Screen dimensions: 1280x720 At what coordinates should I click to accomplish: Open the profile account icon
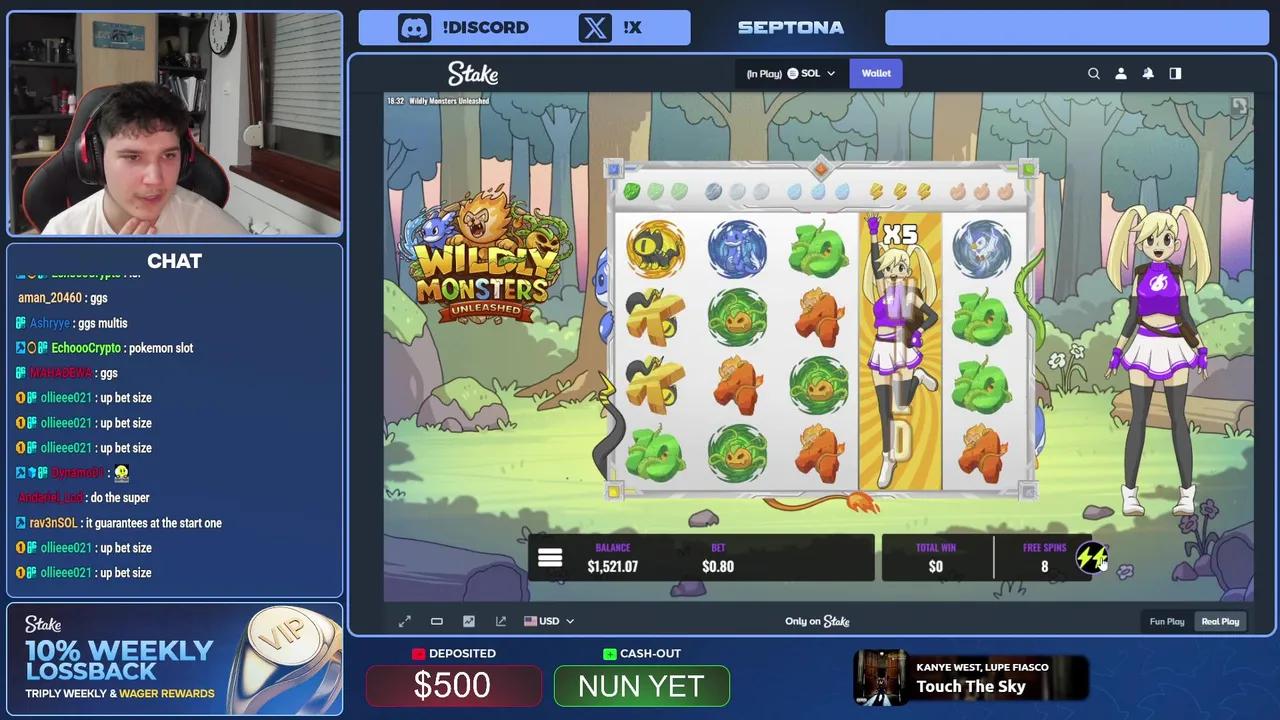1121,73
